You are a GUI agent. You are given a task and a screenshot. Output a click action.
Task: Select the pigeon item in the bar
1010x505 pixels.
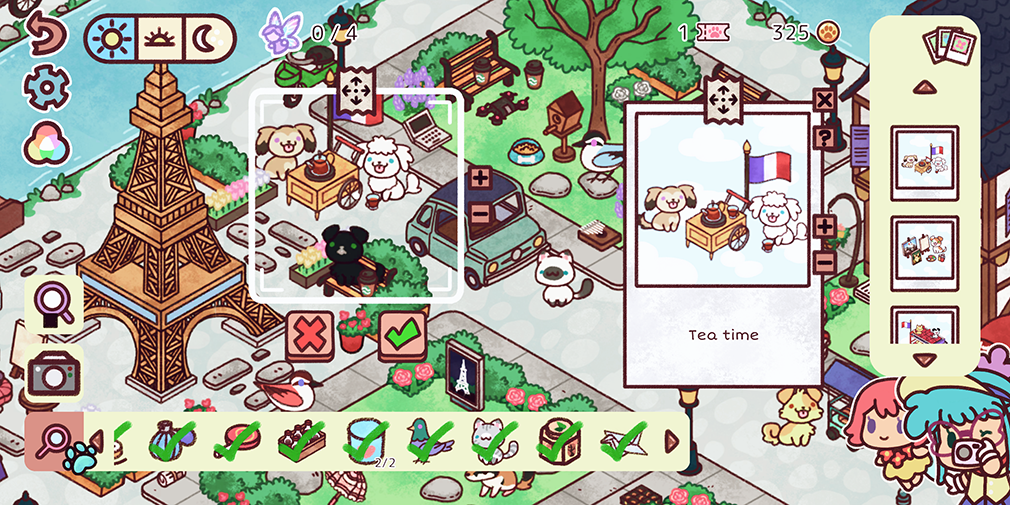coord(430,440)
